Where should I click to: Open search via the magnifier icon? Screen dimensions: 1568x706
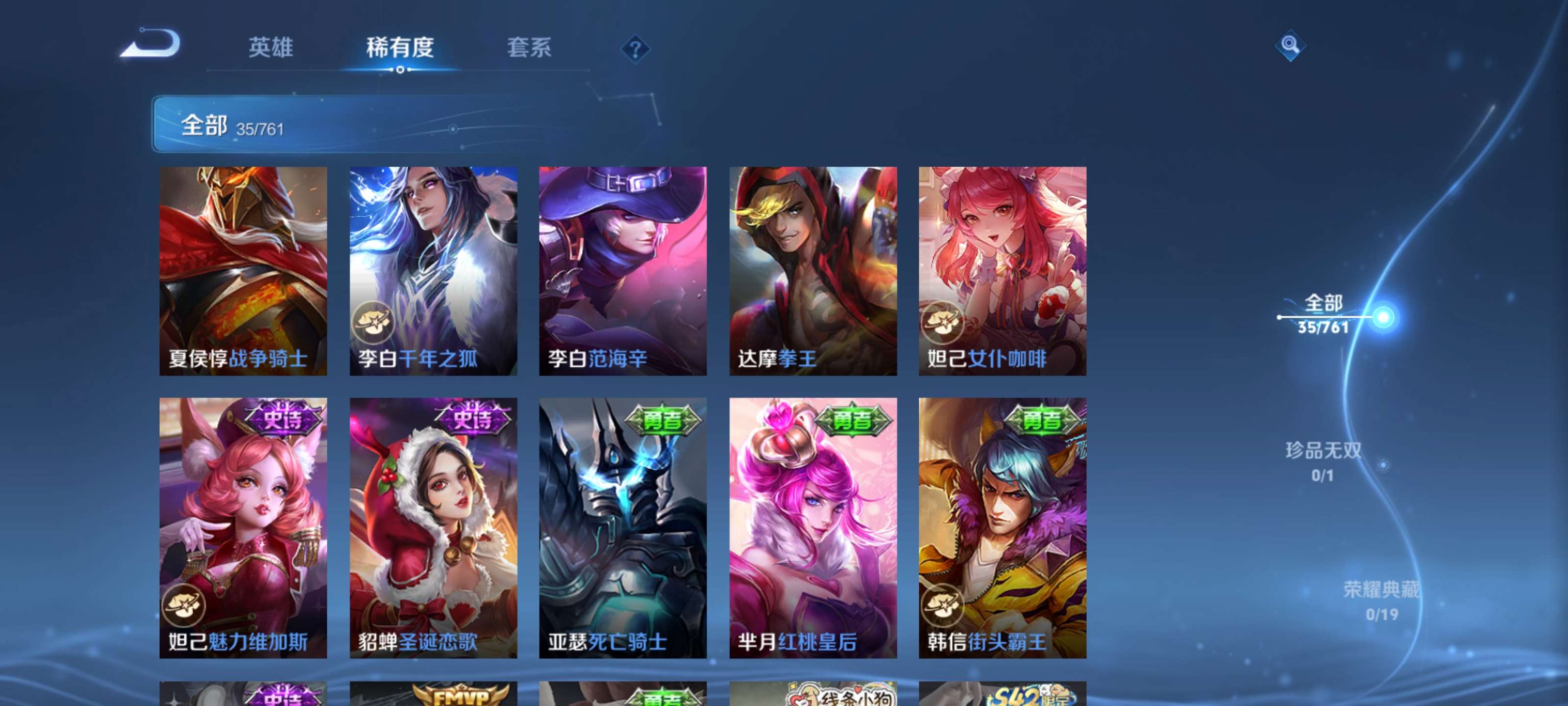1291,46
